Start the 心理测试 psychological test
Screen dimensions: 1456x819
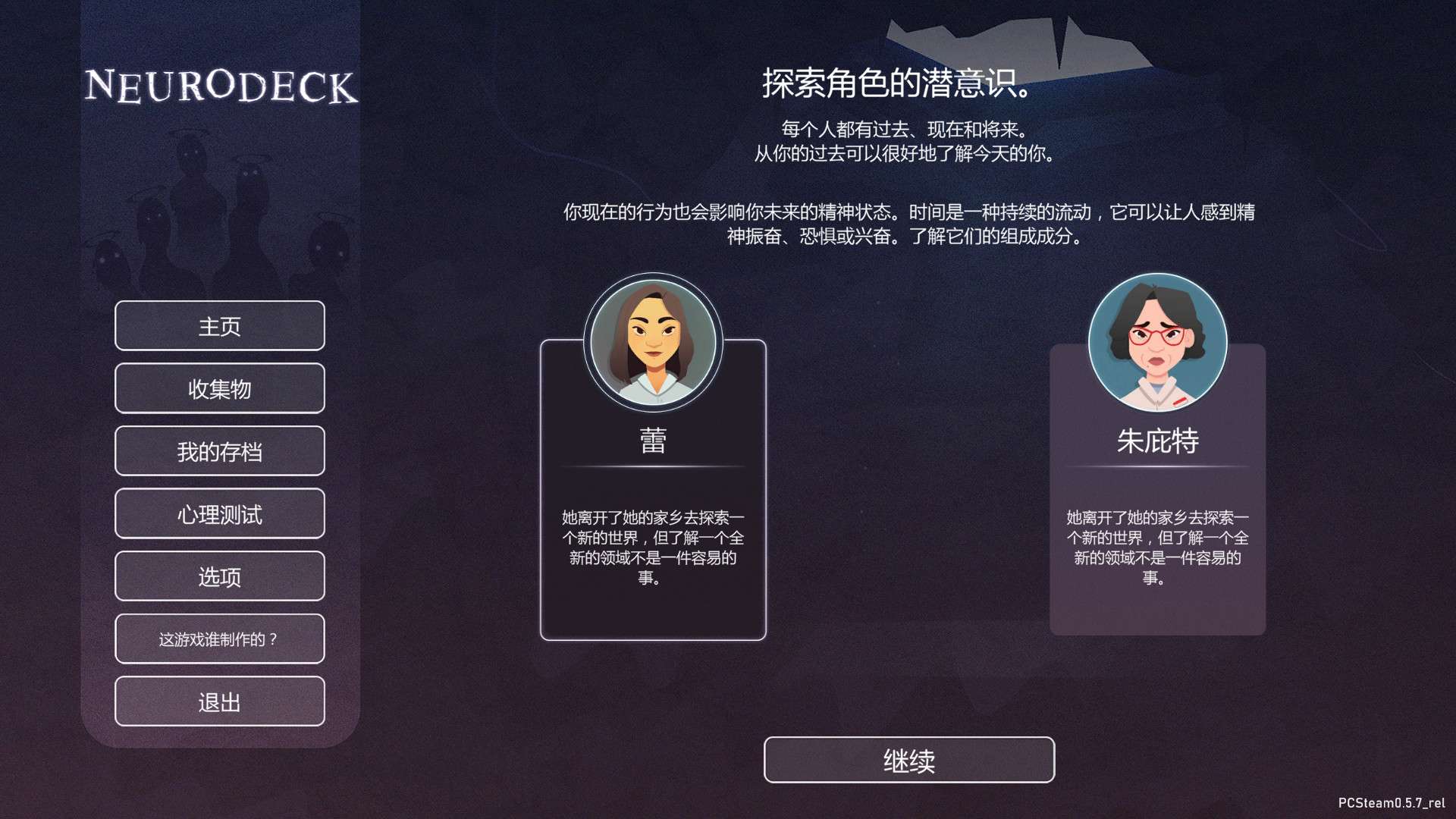(x=219, y=513)
